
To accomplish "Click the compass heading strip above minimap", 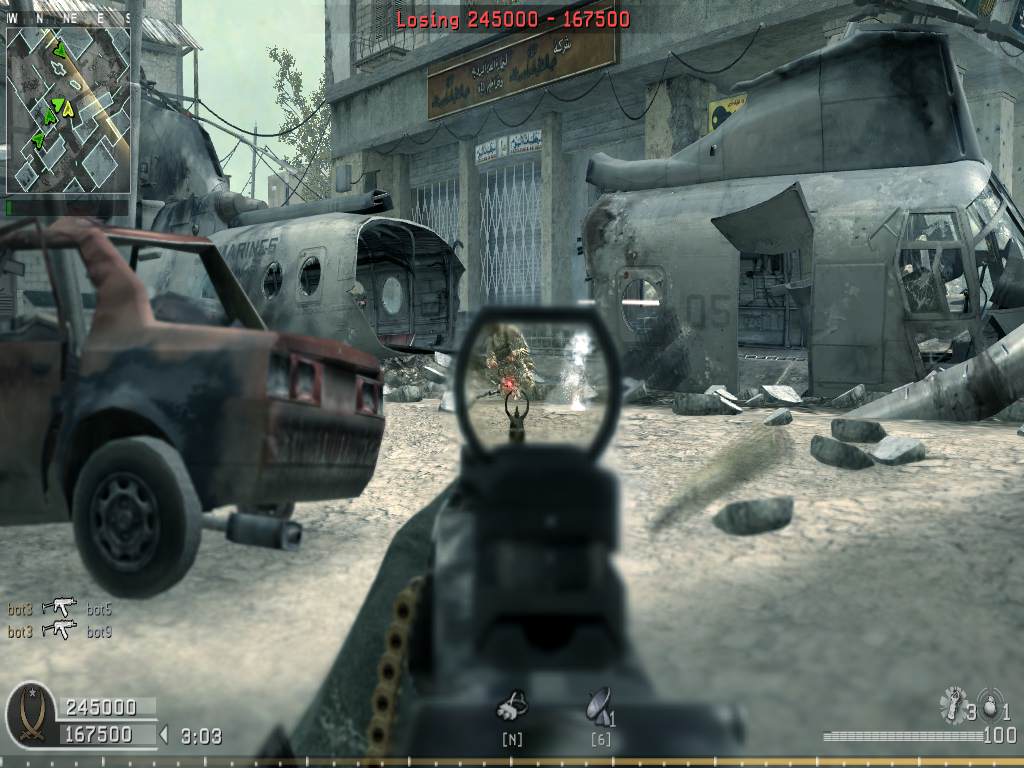I will [x=69, y=18].
